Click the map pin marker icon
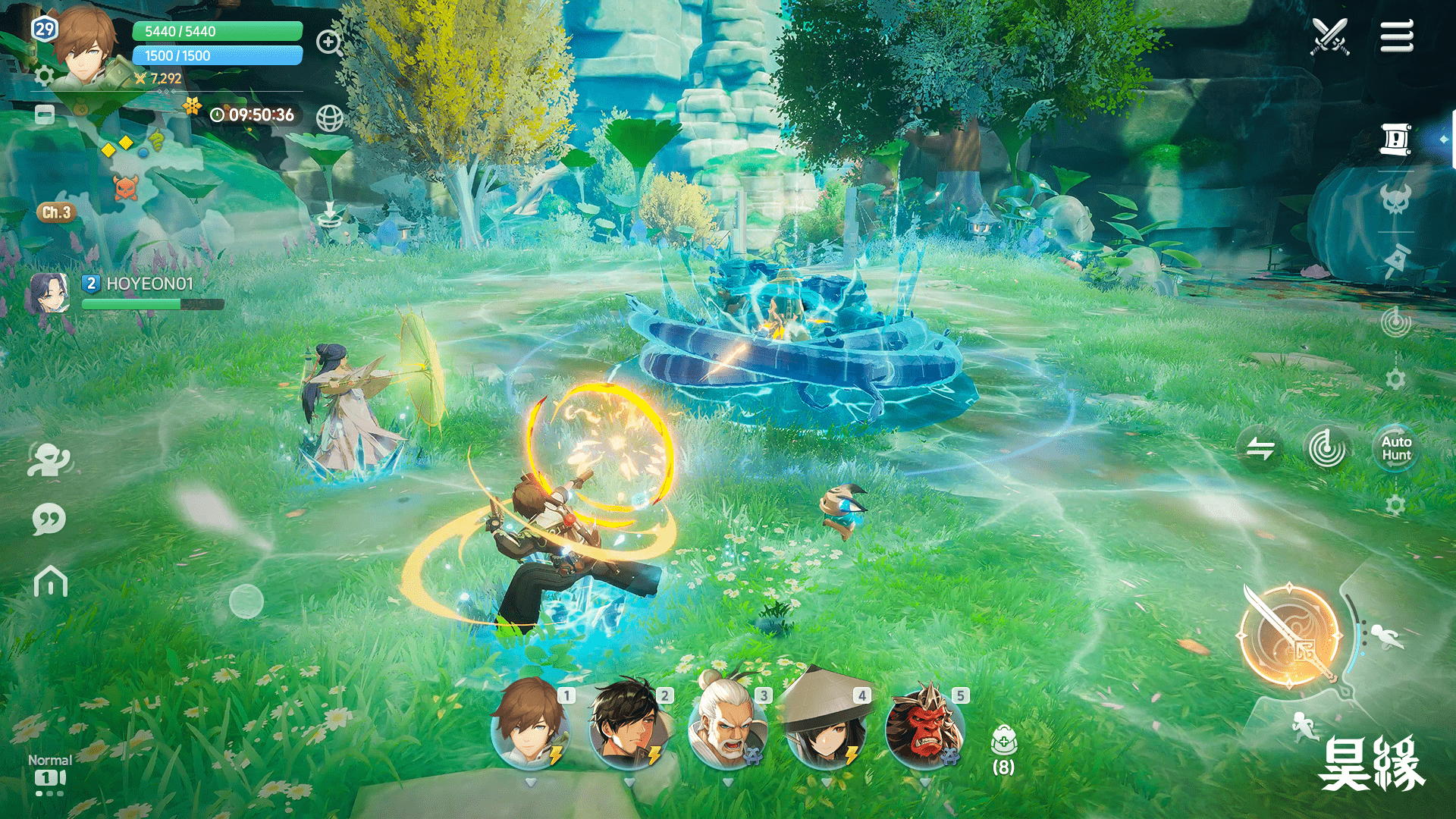Image resolution: width=1456 pixels, height=819 pixels. tap(1395, 260)
